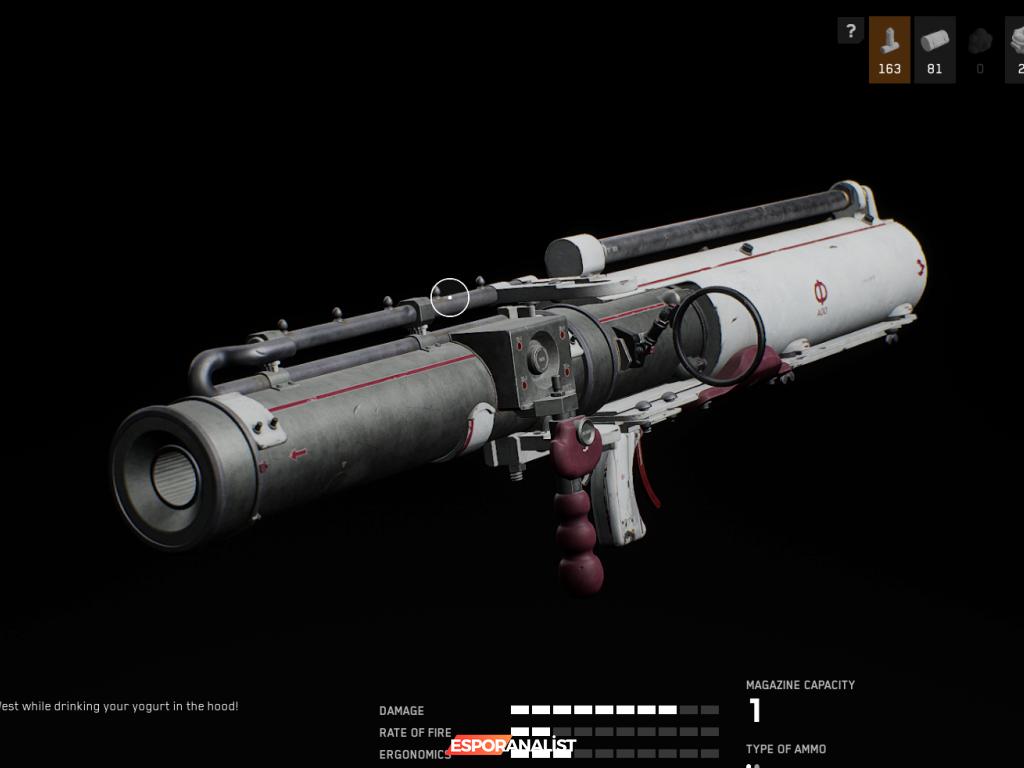Click the circular attachment point on the weapon

(450, 297)
